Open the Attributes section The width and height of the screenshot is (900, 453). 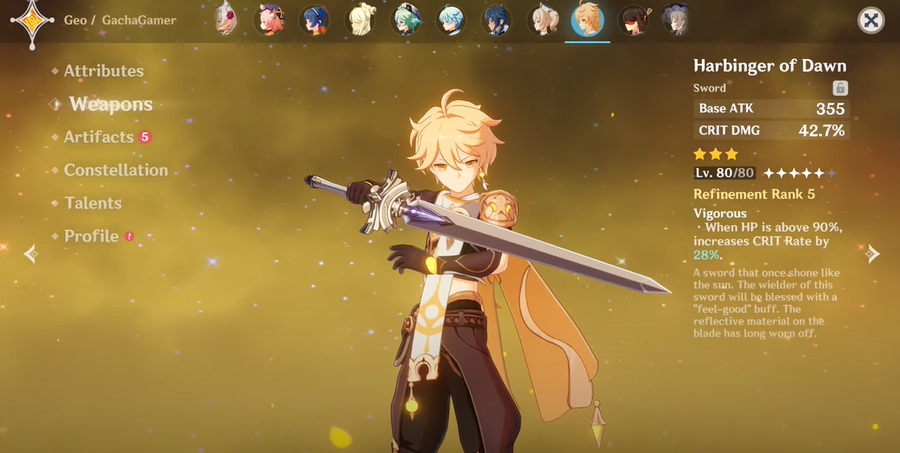103,71
